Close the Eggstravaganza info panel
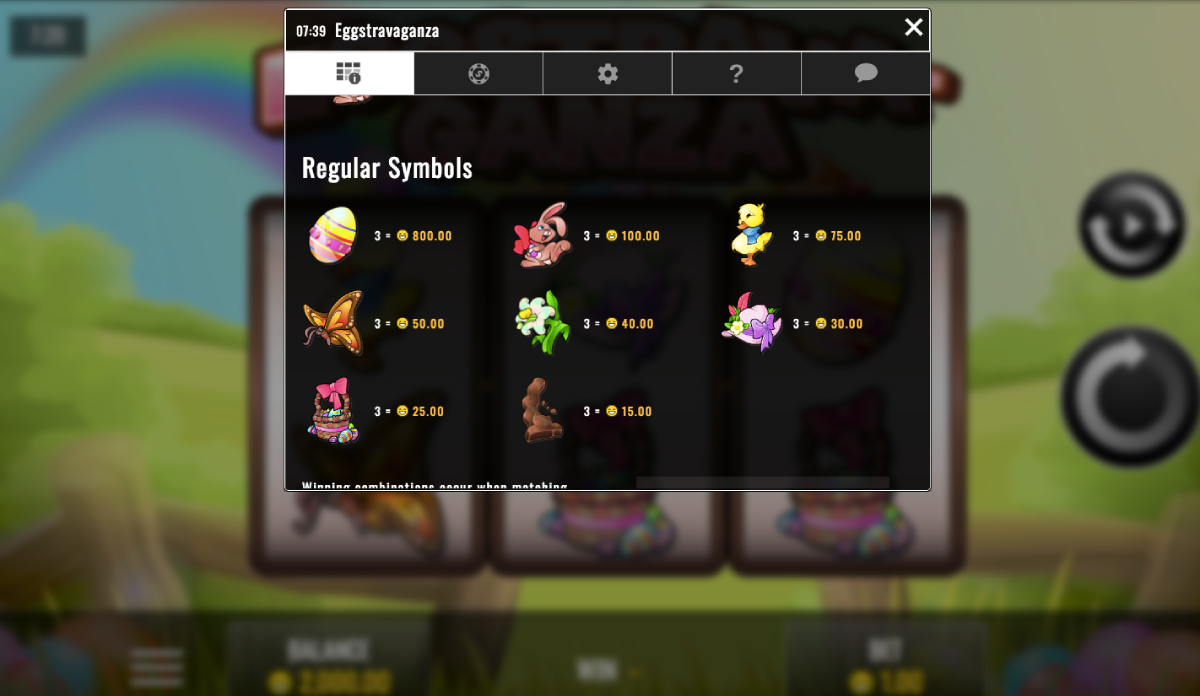The width and height of the screenshot is (1200, 696). [x=913, y=28]
